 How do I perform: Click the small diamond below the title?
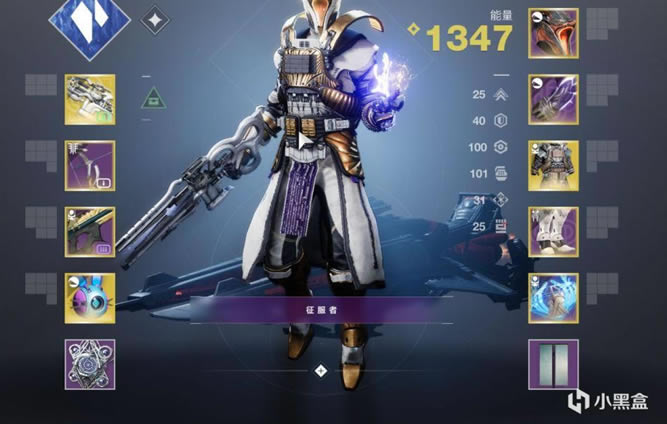[x=320, y=370]
